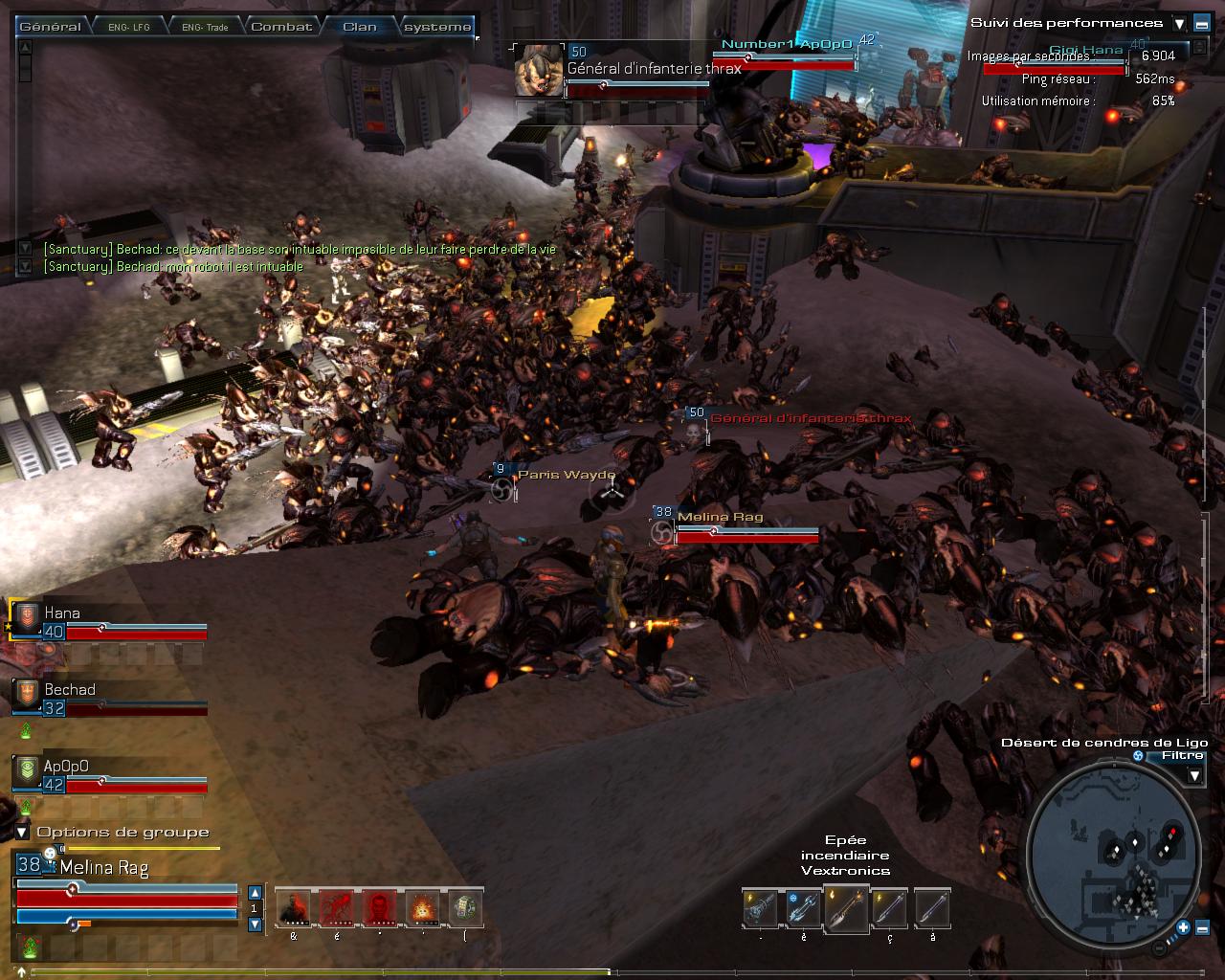The height and width of the screenshot is (980, 1225).
Task: Select party member Hana's portrait
Action: (28, 617)
